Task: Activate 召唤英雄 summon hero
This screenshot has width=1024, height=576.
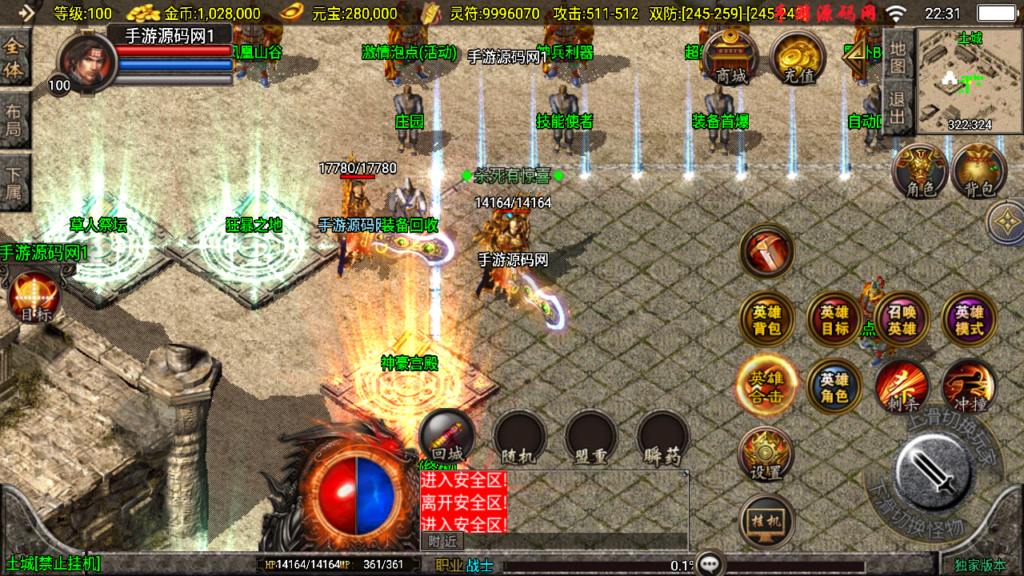Action: point(902,318)
